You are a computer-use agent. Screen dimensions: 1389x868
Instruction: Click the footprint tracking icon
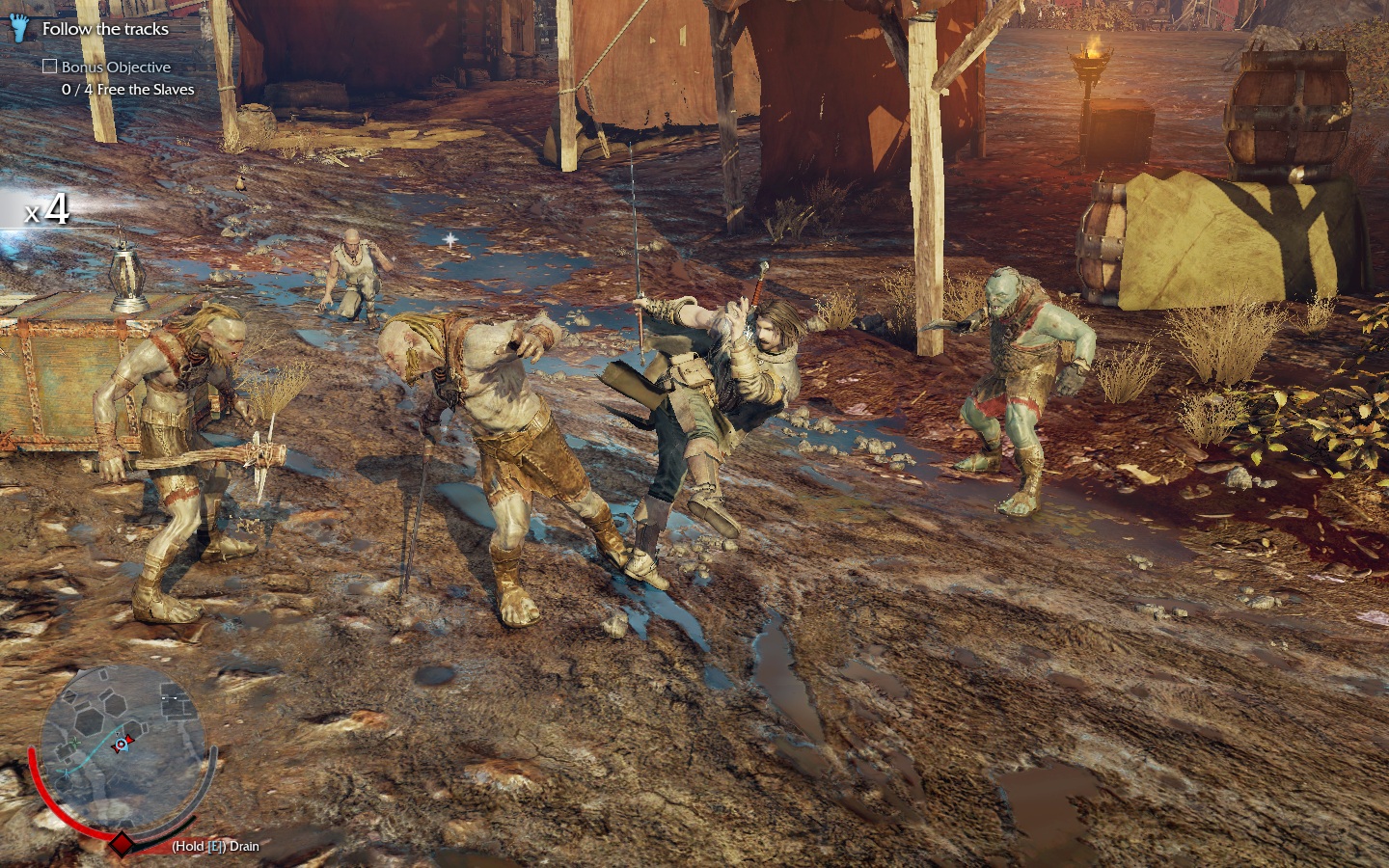click(20, 29)
